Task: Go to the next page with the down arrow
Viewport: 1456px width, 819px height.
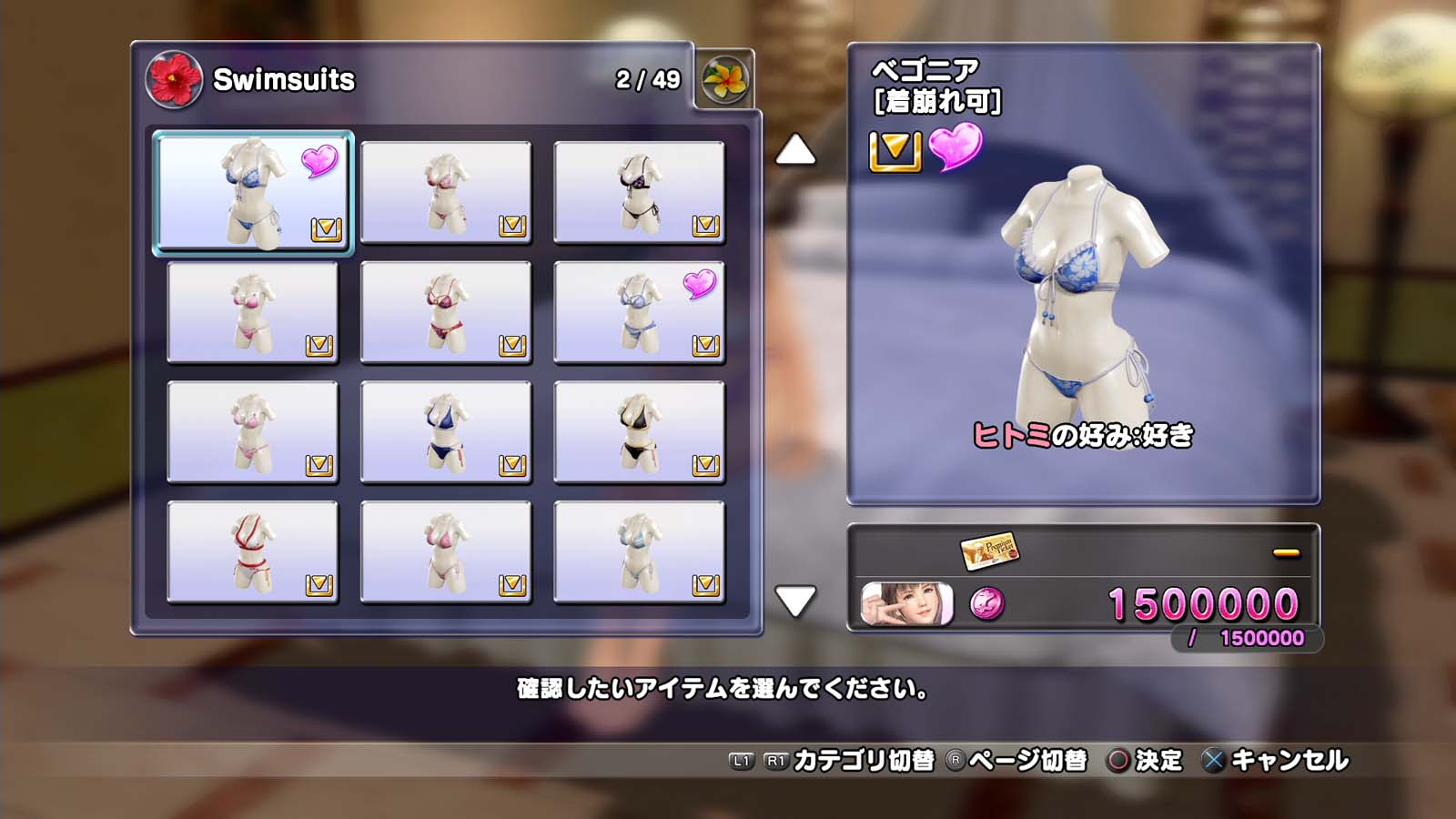Action: pyautogui.click(x=795, y=601)
